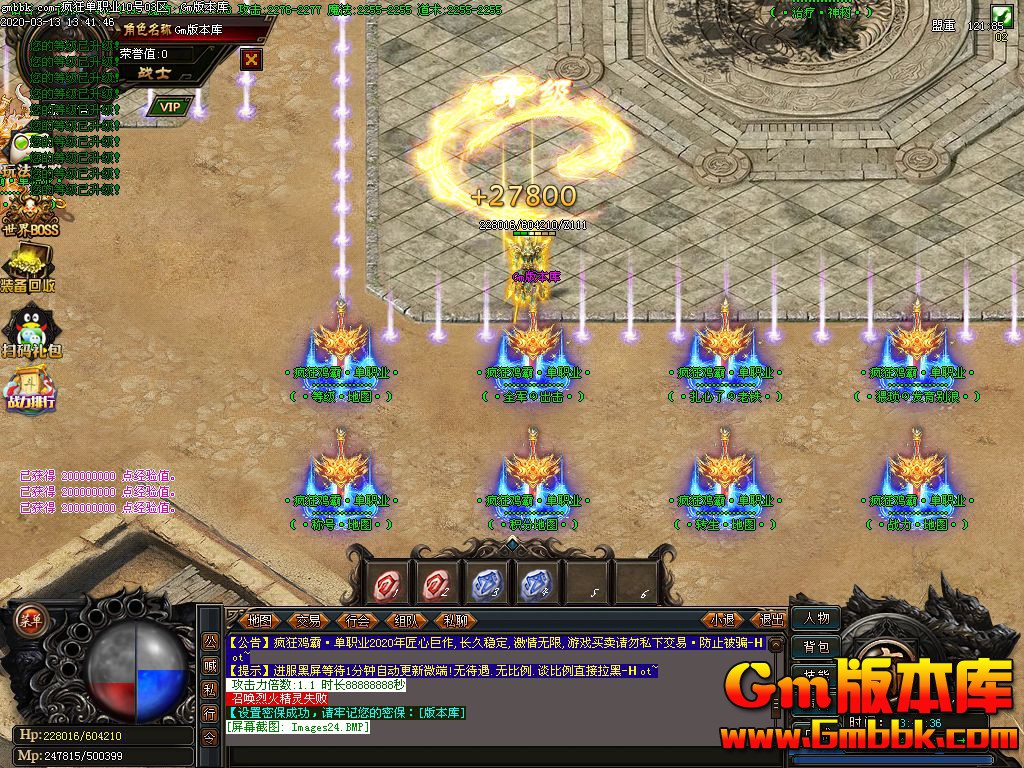1024x768 pixels.
Task: Open the 装备回收 treasure chest icon
Action: point(27,268)
